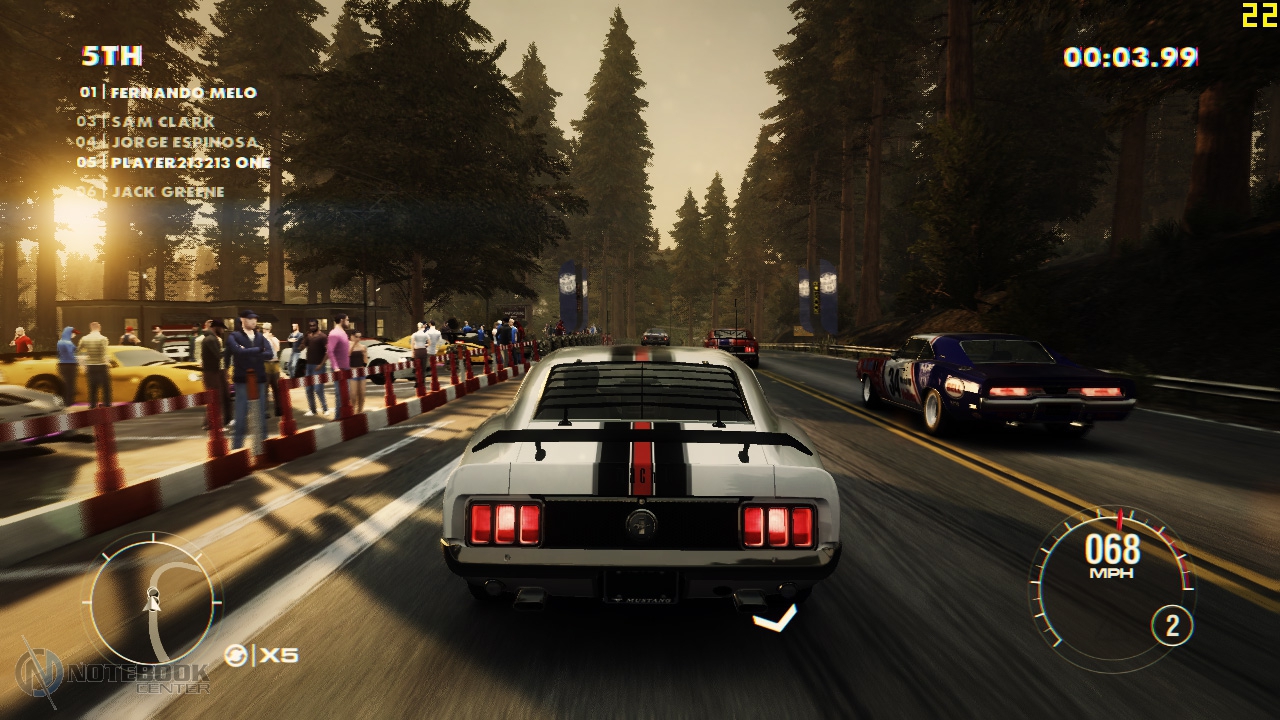Image resolution: width=1280 pixels, height=720 pixels.
Task: Select Jorge Espinosa in the position list
Action: point(168,142)
